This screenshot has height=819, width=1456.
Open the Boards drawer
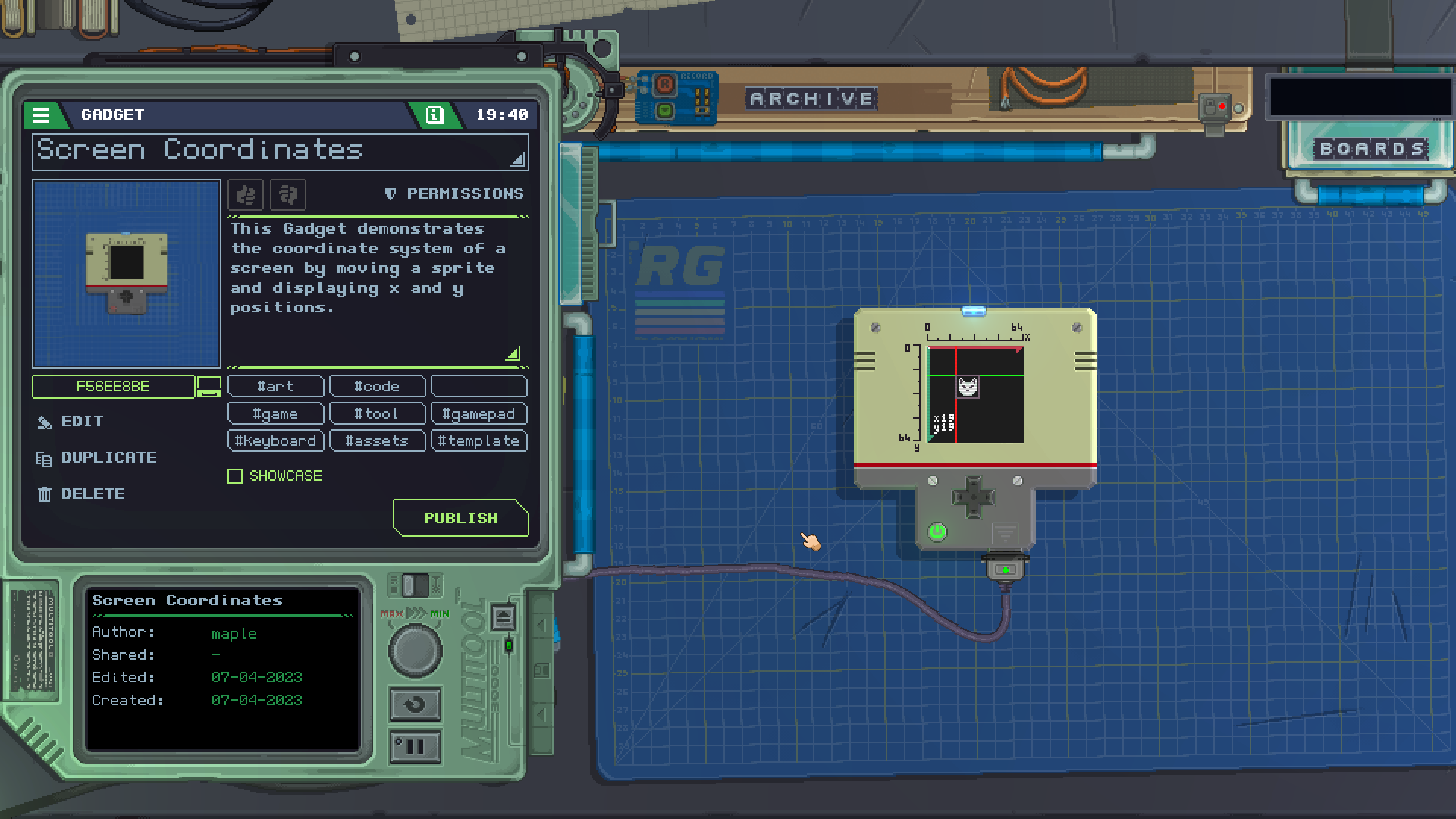[1372, 149]
